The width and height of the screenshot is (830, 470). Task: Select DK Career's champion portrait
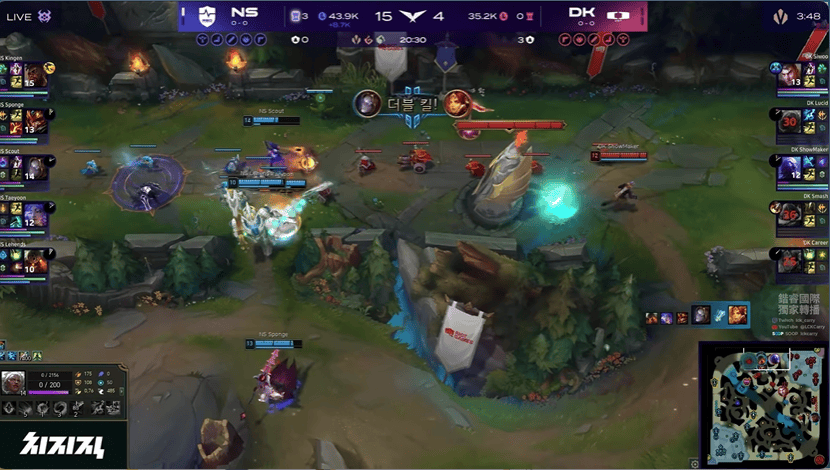790,261
